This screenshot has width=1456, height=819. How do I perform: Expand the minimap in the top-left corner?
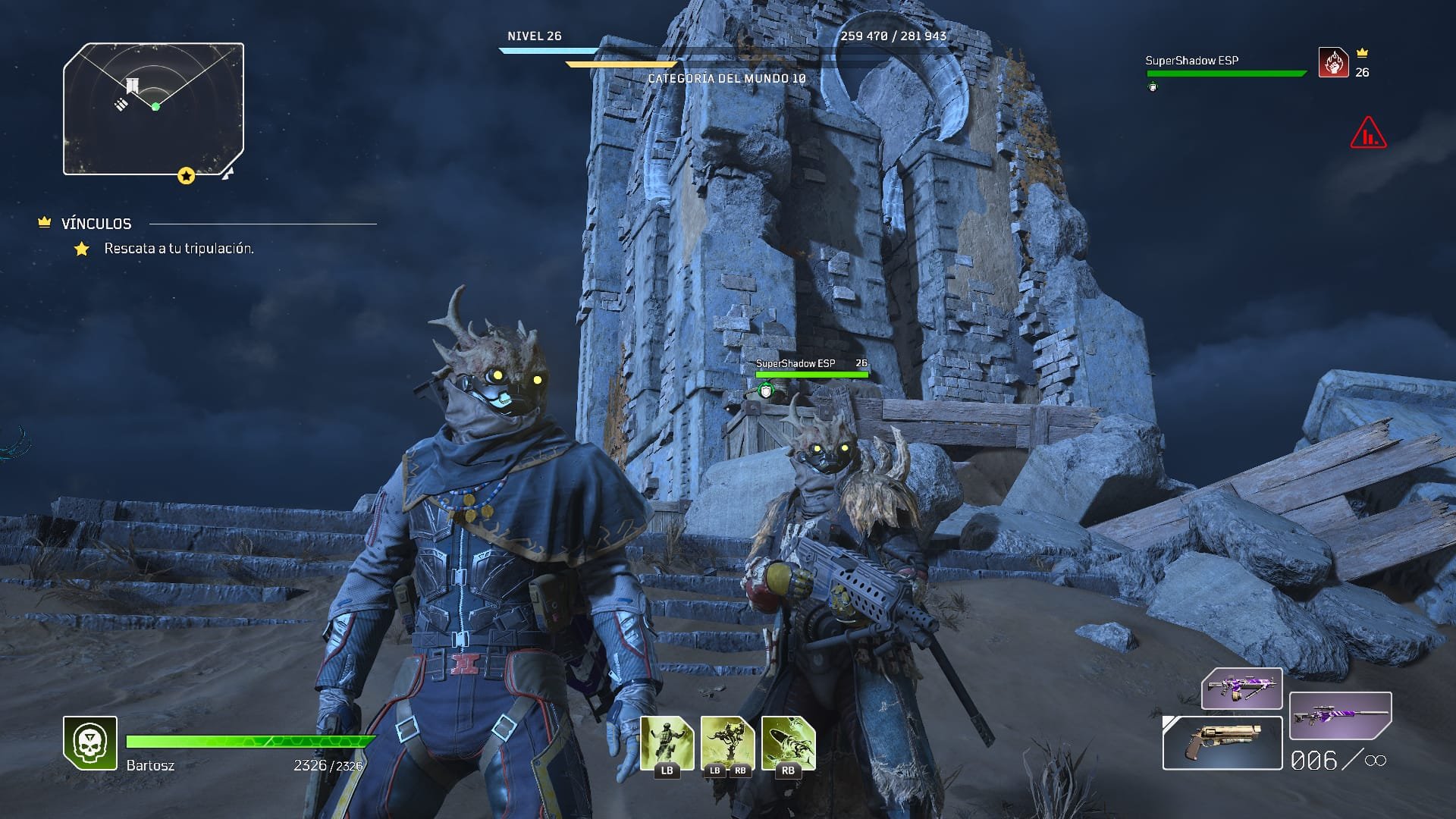pos(154,108)
